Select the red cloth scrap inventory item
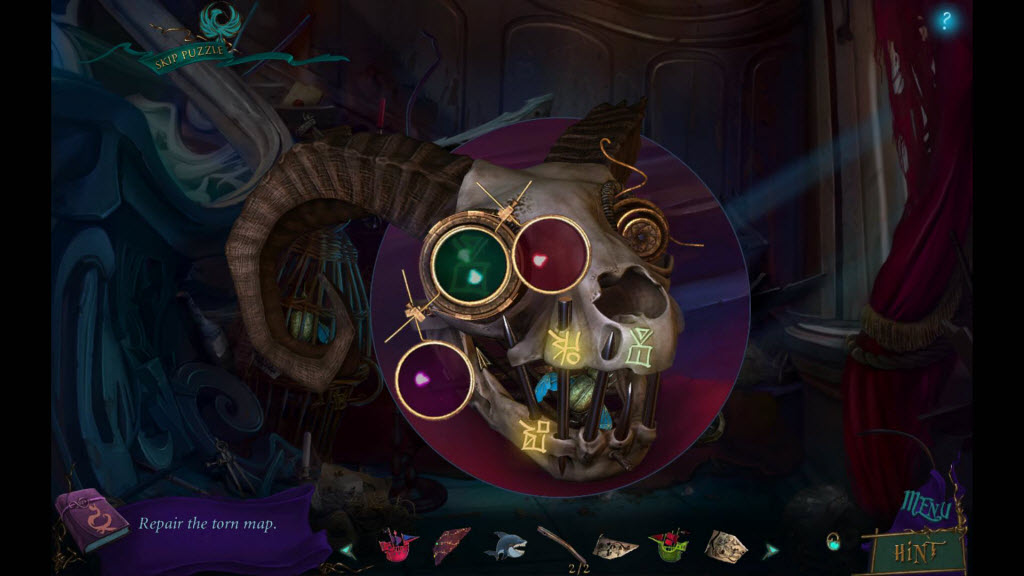Image resolution: width=1024 pixels, height=576 pixels. [451, 546]
